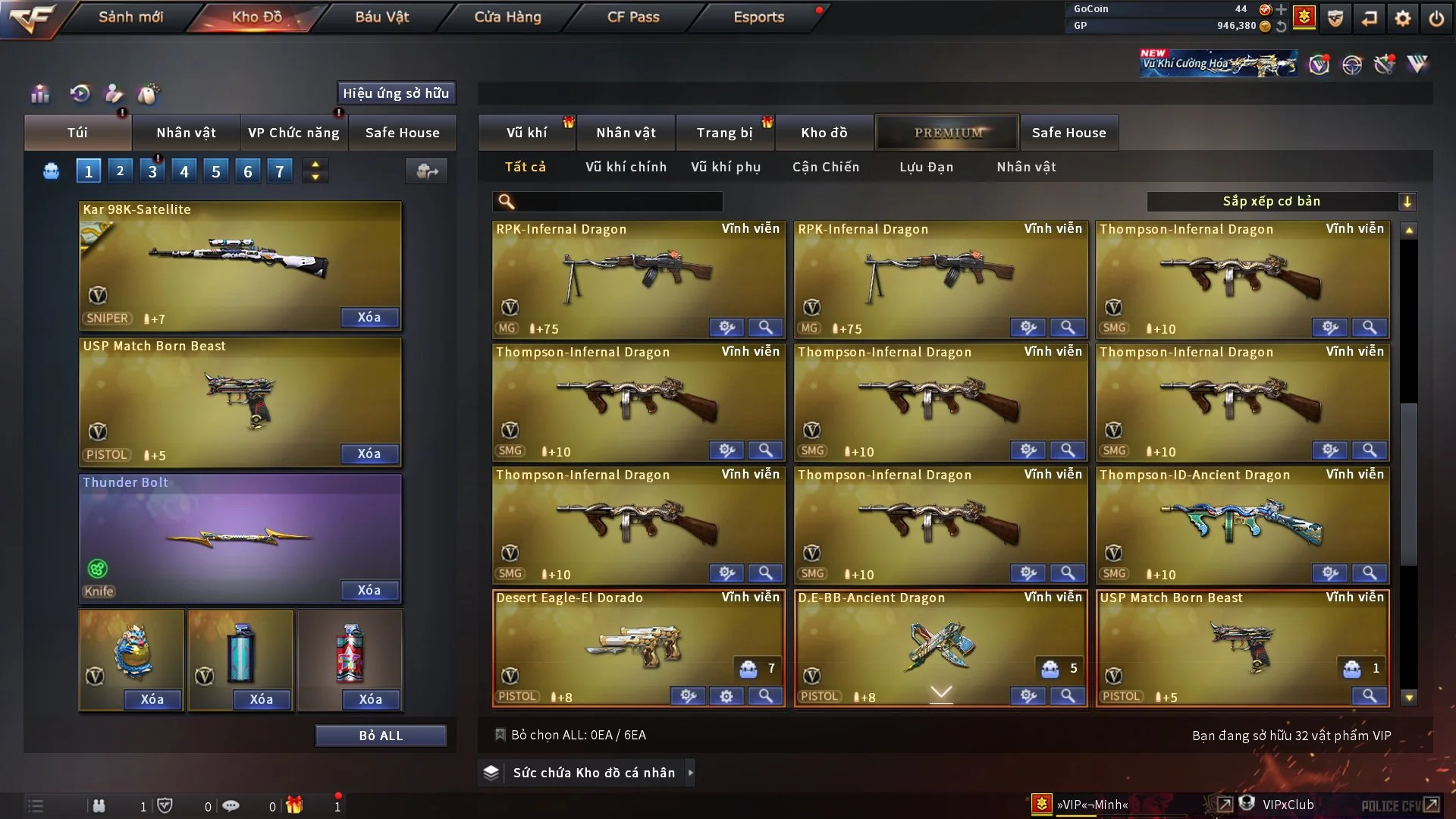Activate bag slot 5 in the Túi panel
The width and height of the screenshot is (1456, 819).
[215, 170]
